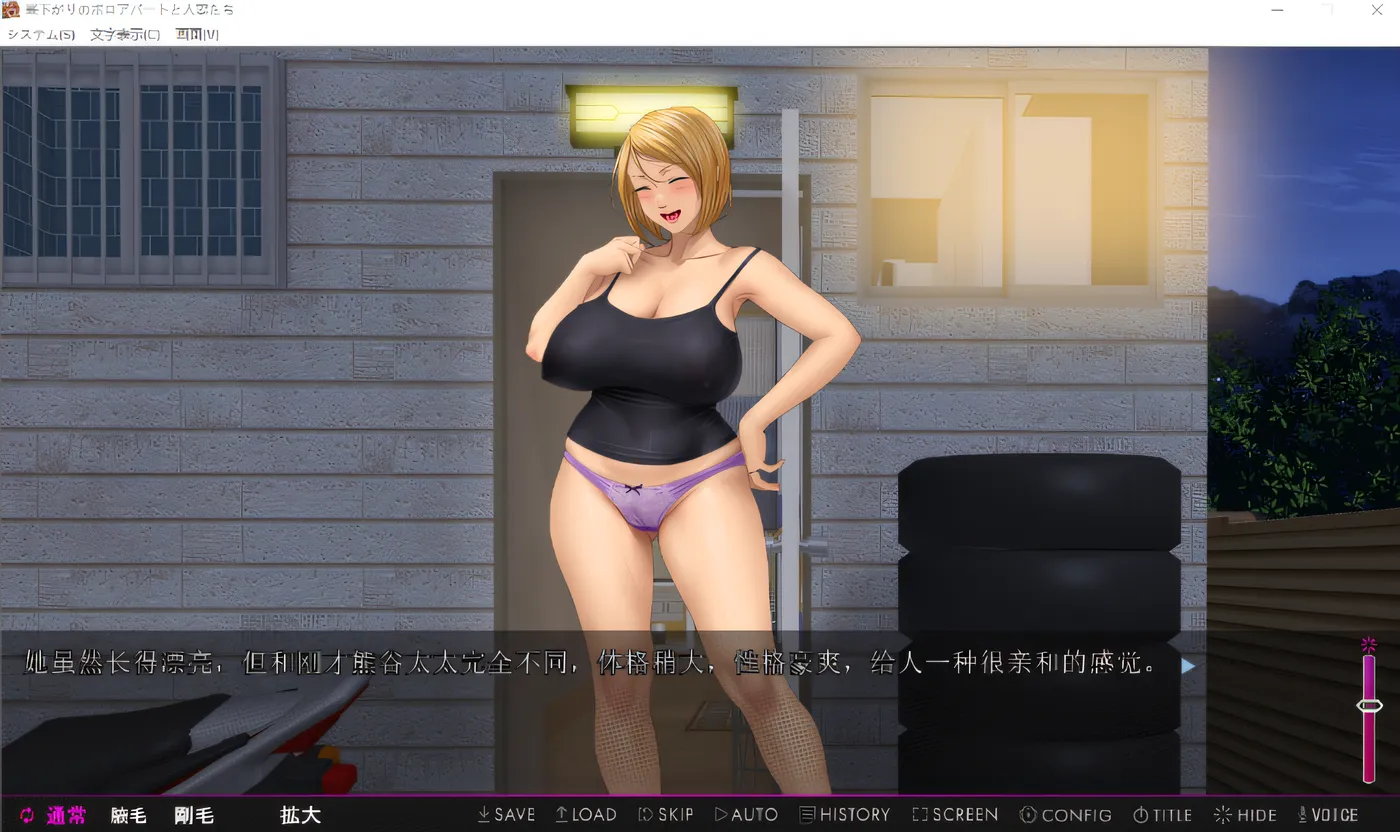Image resolution: width=1400 pixels, height=832 pixels.
Task: Activate SKIP mode
Action: 666,815
